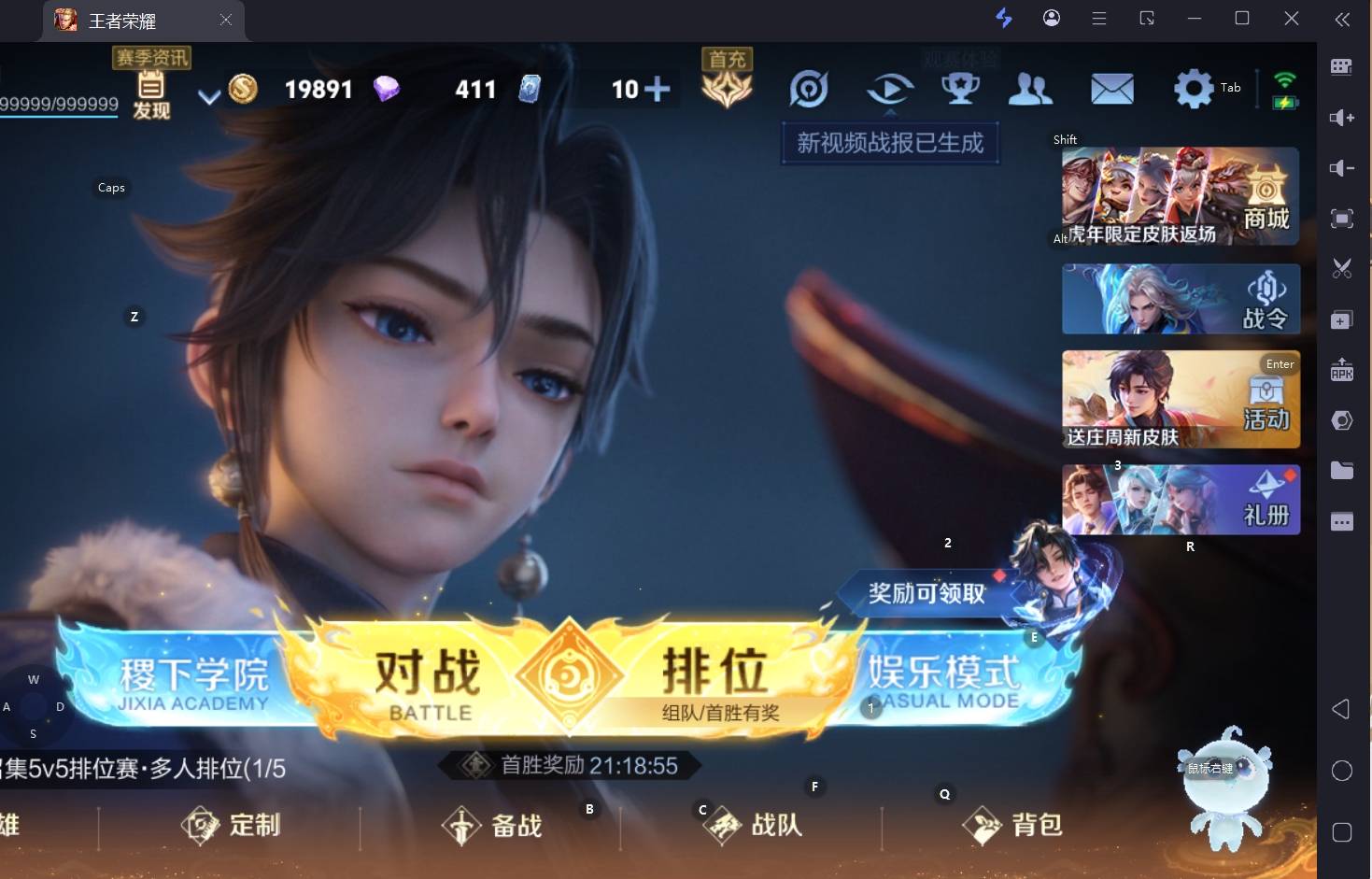Open 发现 discover news
1372x879 pixels.
click(151, 95)
